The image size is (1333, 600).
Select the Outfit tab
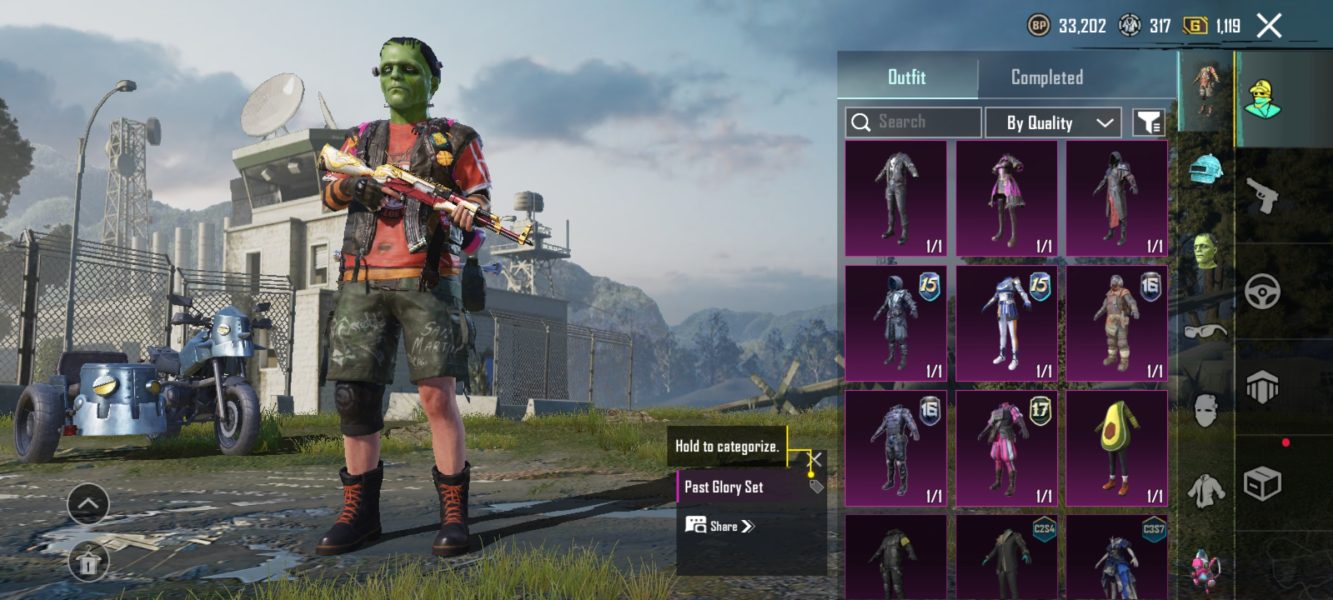pos(907,77)
